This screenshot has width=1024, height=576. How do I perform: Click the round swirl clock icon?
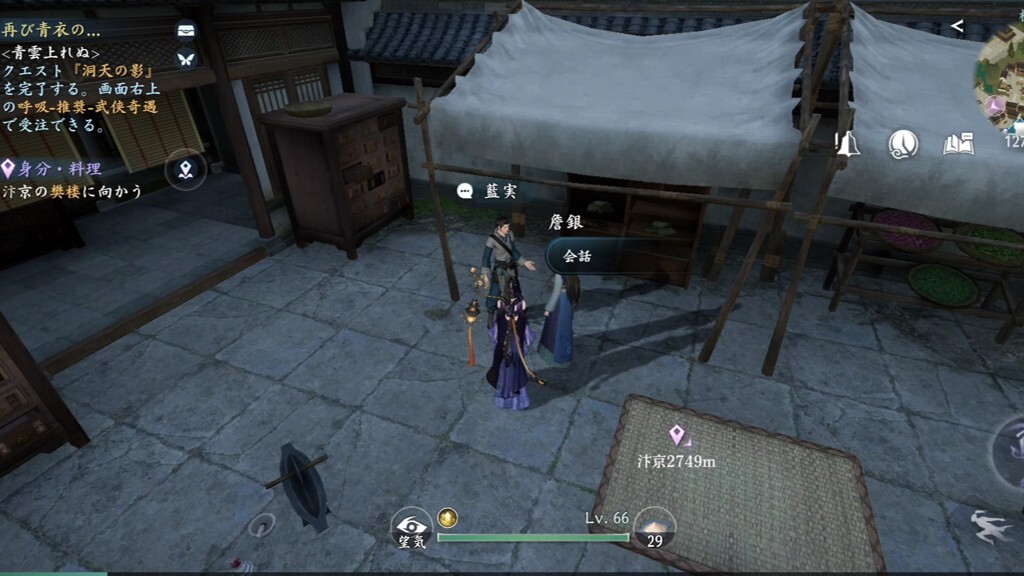(903, 145)
